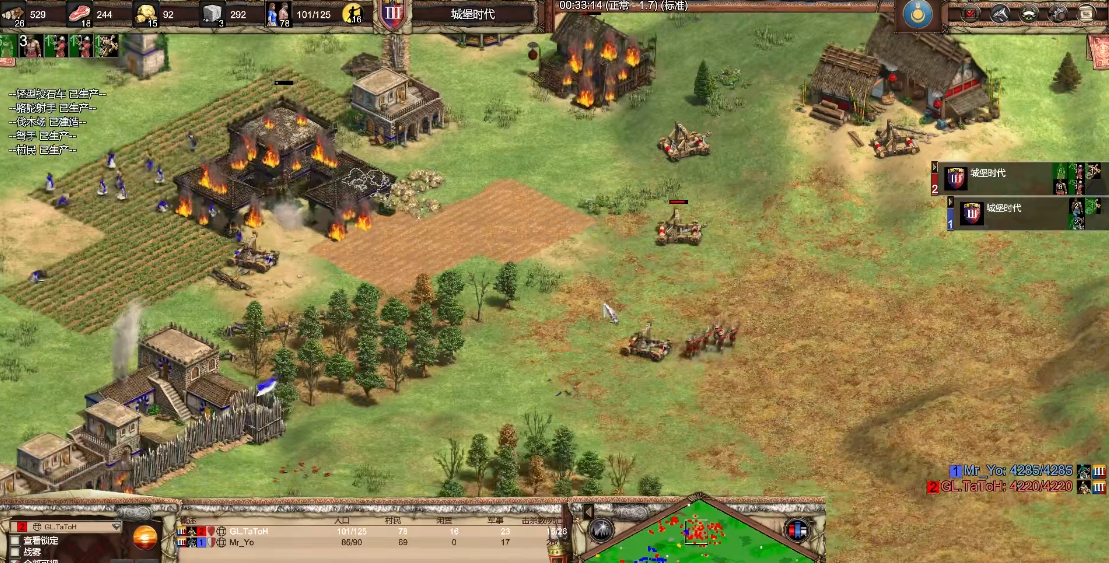Click the minimap signal button on left

[x=600, y=530]
